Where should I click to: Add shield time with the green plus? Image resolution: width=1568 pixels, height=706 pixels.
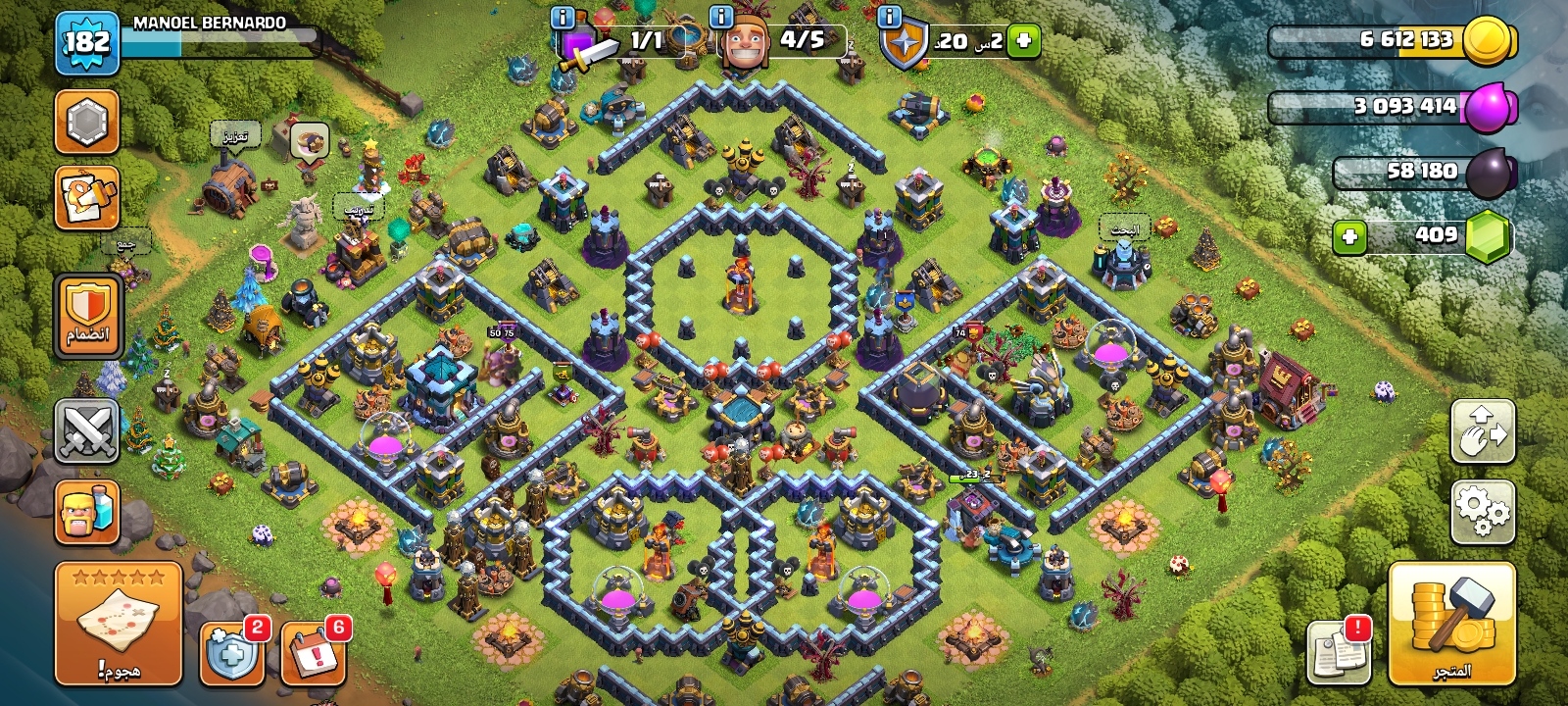point(1023,41)
